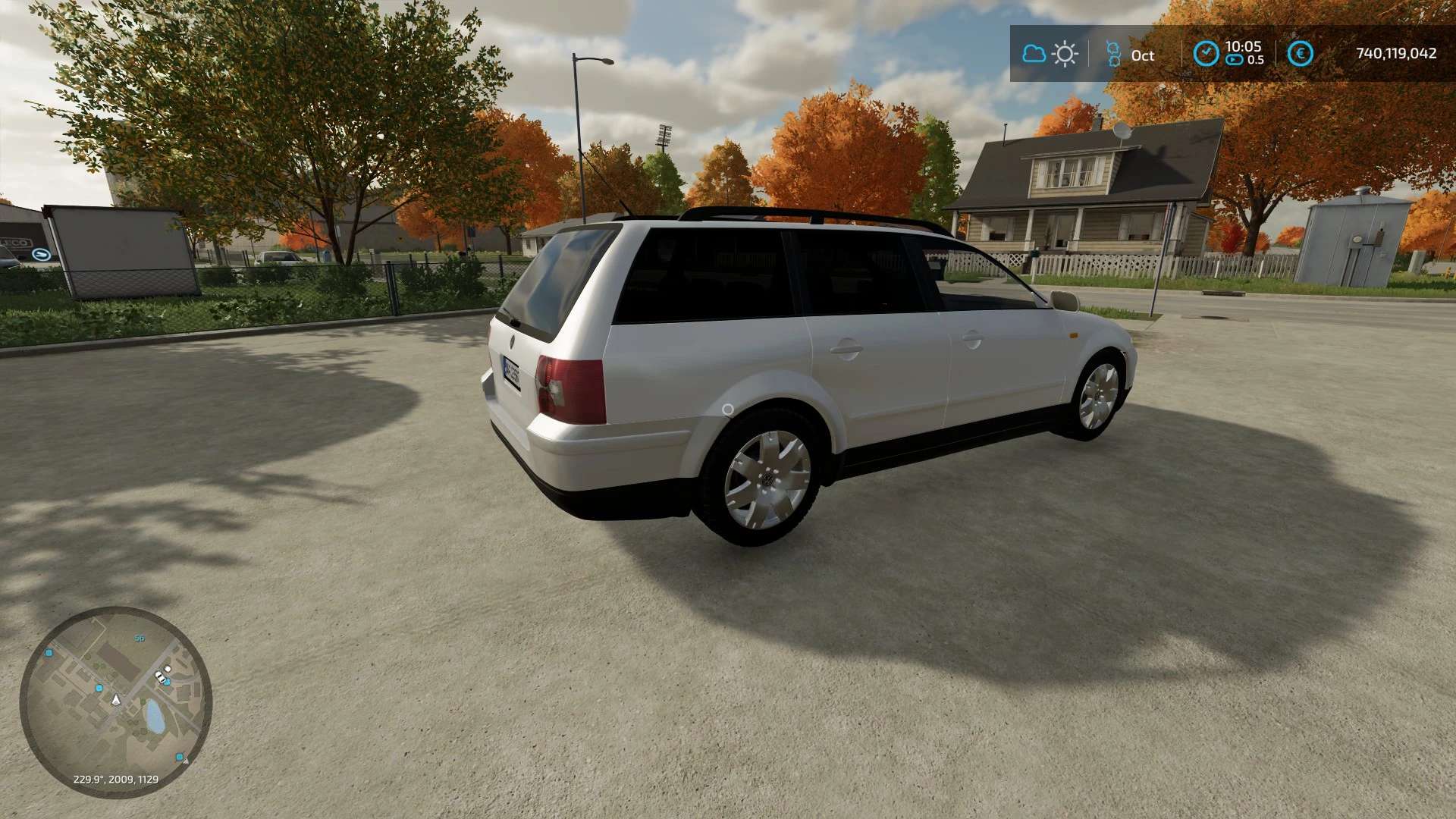The height and width of the screenshot is (819, 1456).
Task: Toggle the time scale playback control
Action: coord(1234,59)
